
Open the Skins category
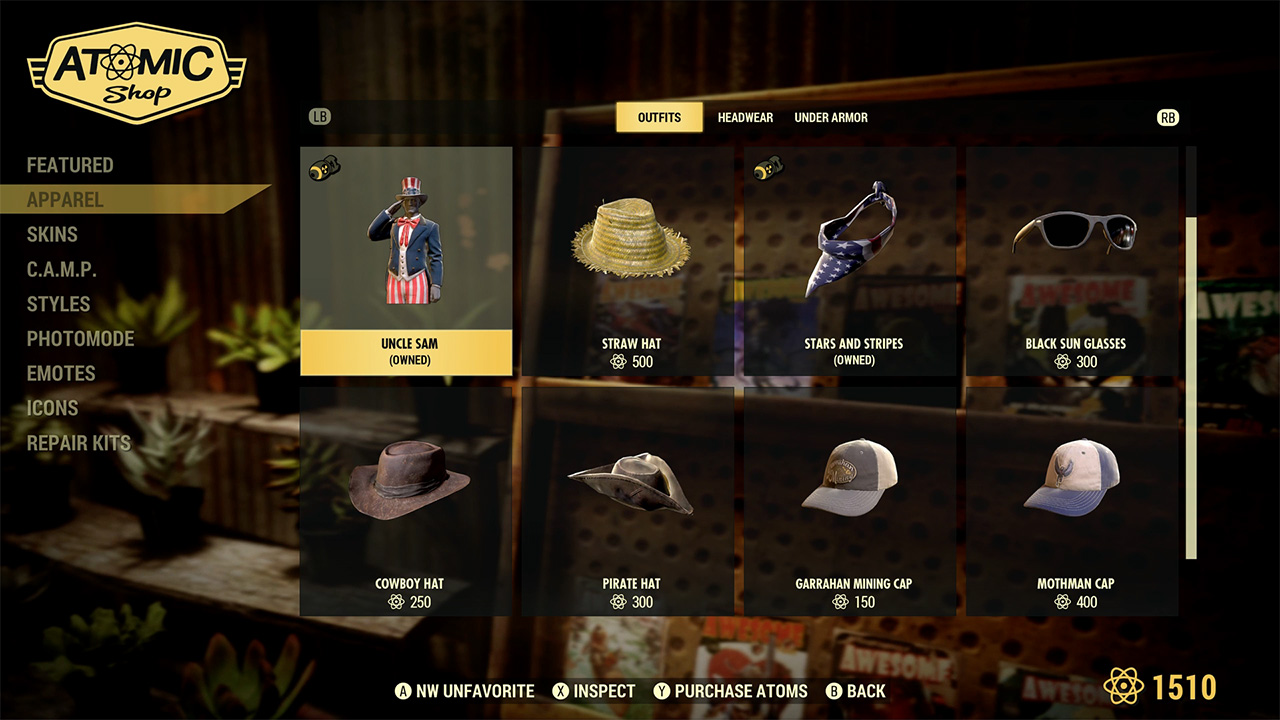[52, 234]
